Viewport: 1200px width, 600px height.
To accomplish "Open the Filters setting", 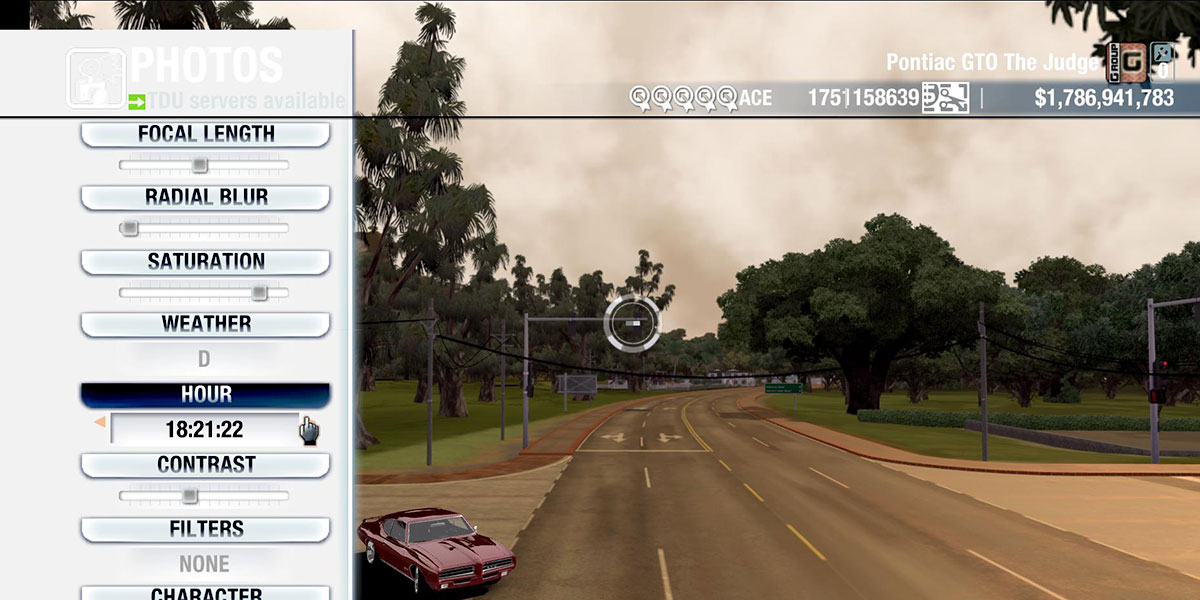I will [x=205, y=529].
